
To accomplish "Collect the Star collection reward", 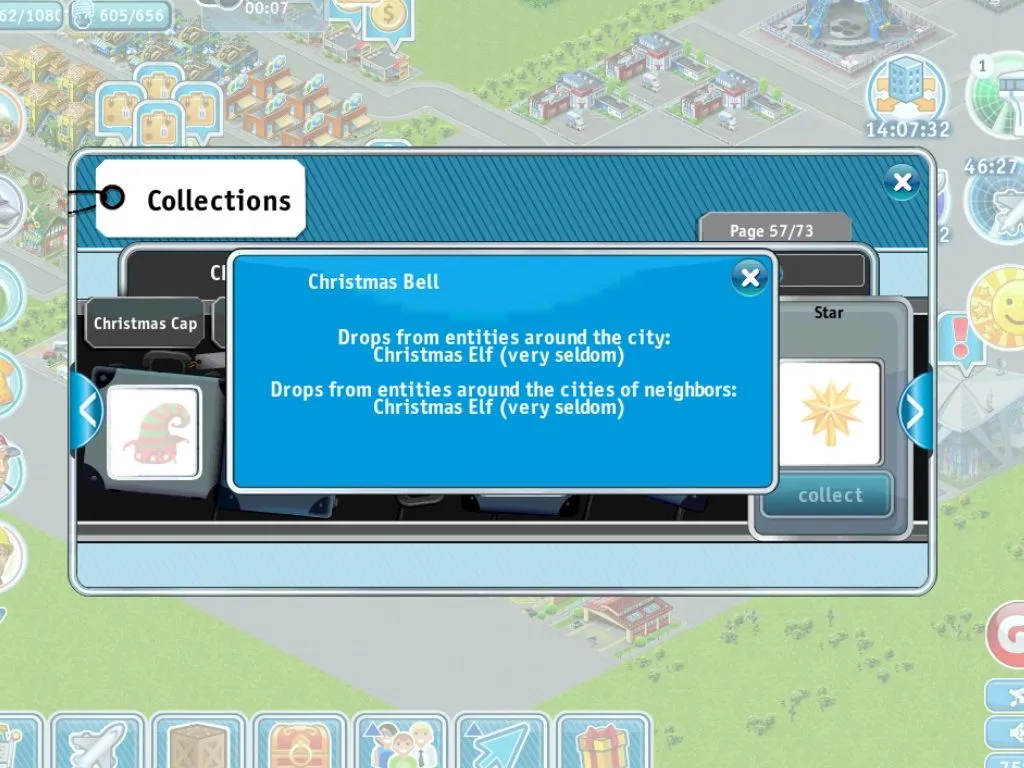I will tap(829, 495).
